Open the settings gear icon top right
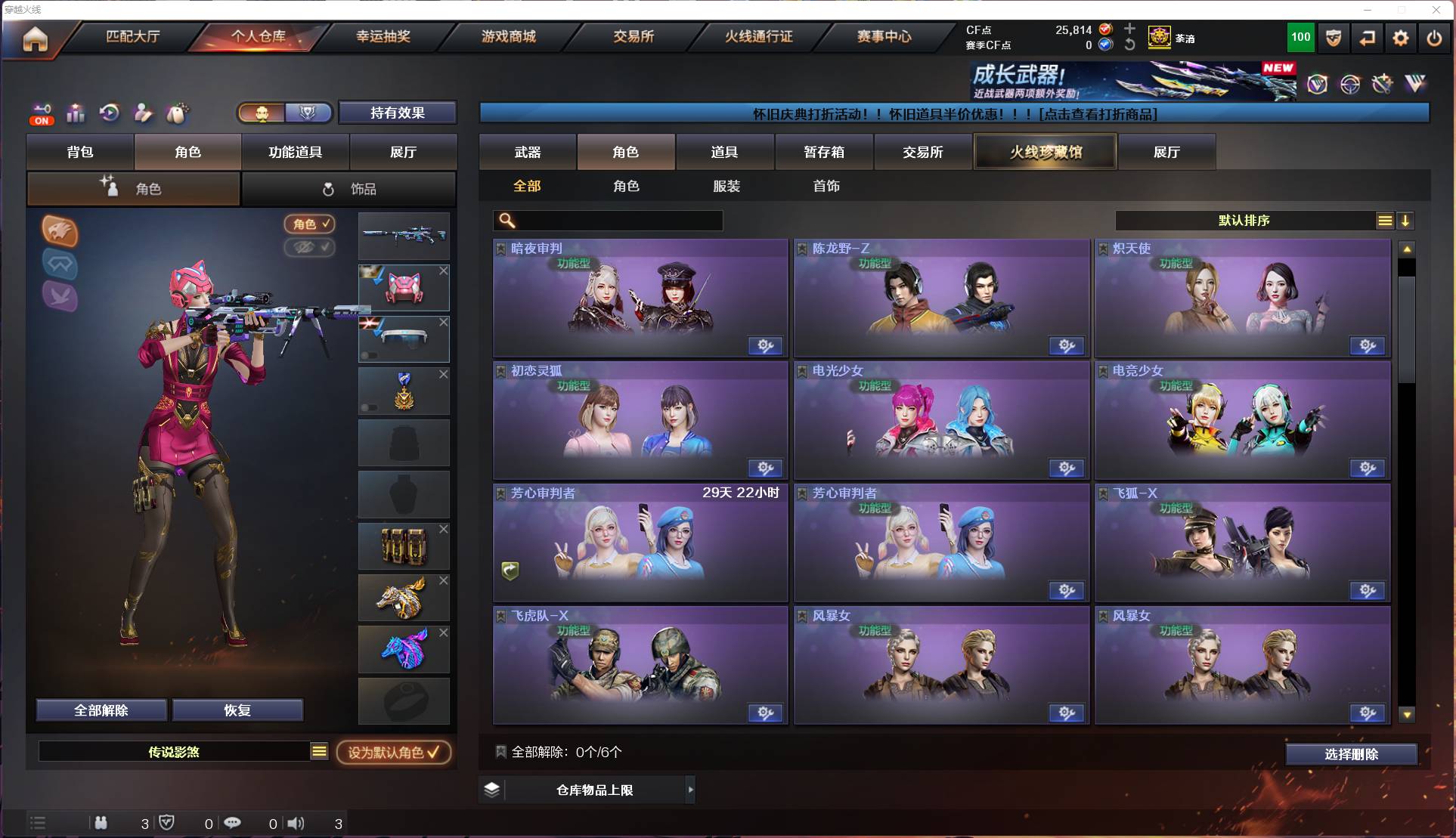The image size is (1456, 838). pyautogui.click(x=1401, y=38)
